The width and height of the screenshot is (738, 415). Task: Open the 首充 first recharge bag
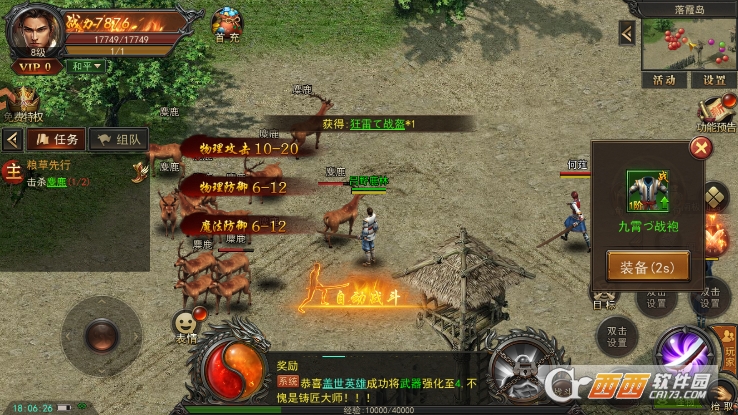227,22
